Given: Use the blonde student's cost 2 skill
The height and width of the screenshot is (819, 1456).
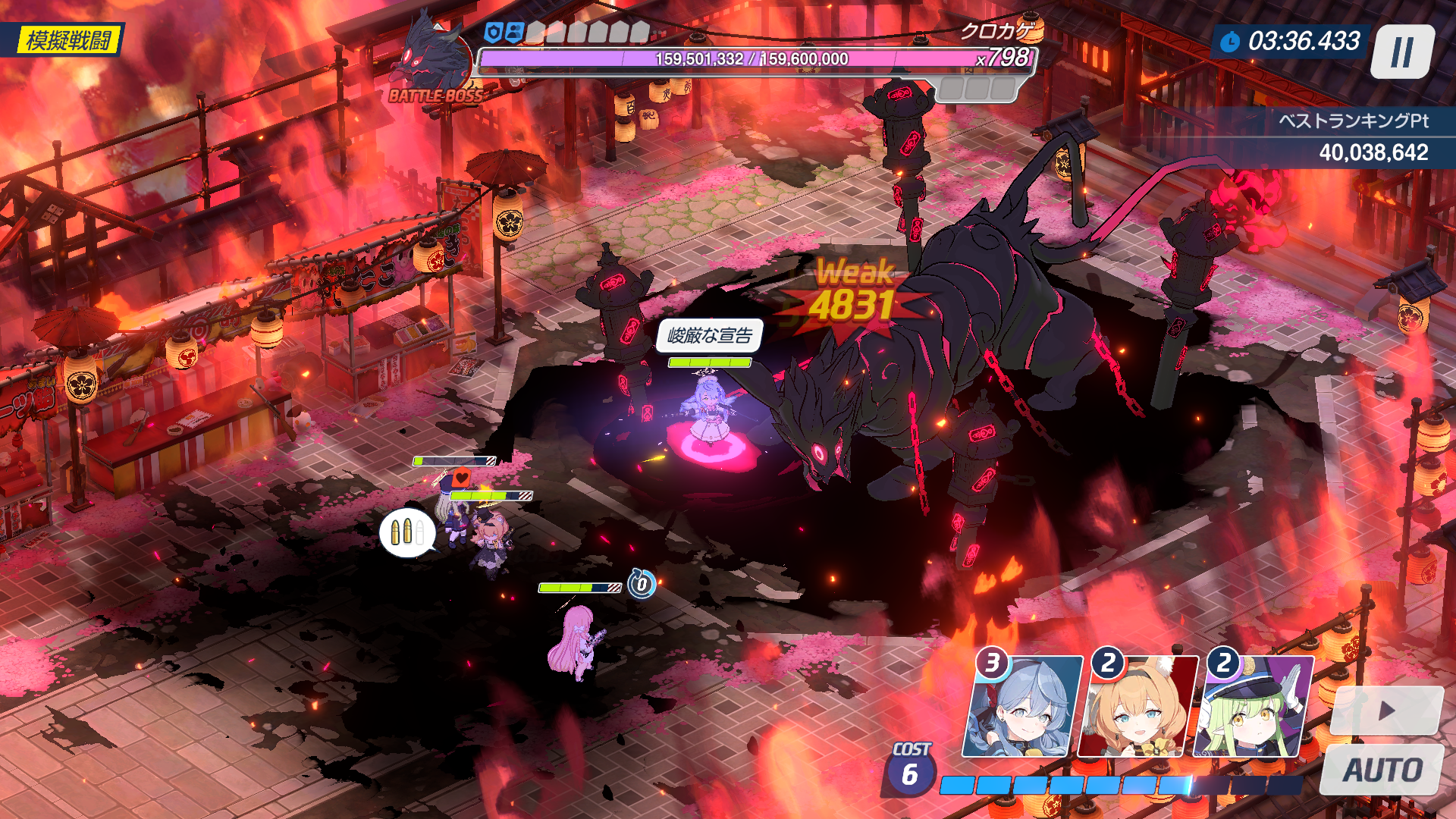Looking at the screenshot, I should click(1137, 707).
